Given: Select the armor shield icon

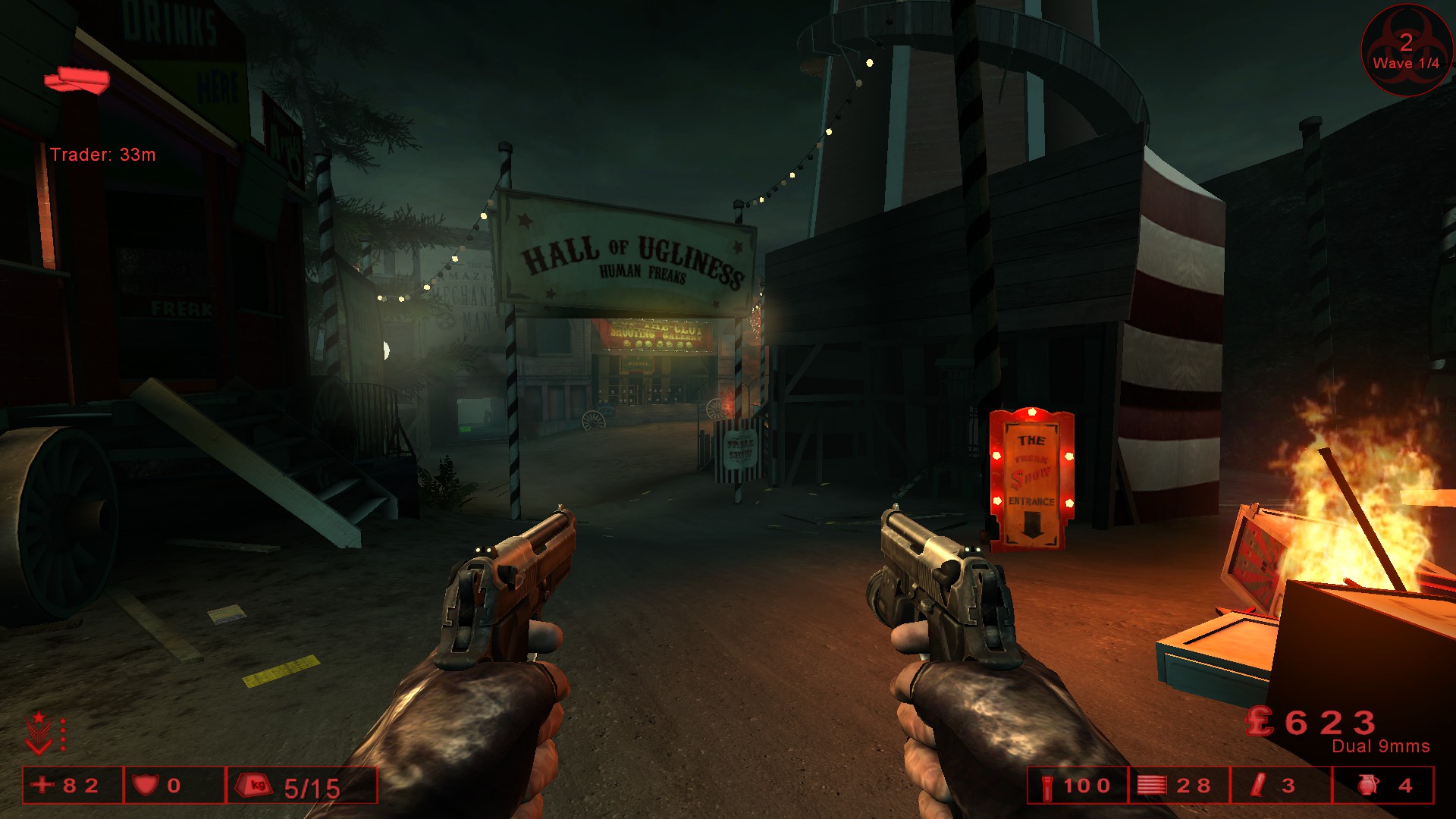Looking at the screenshot, I should click(145, 785).
